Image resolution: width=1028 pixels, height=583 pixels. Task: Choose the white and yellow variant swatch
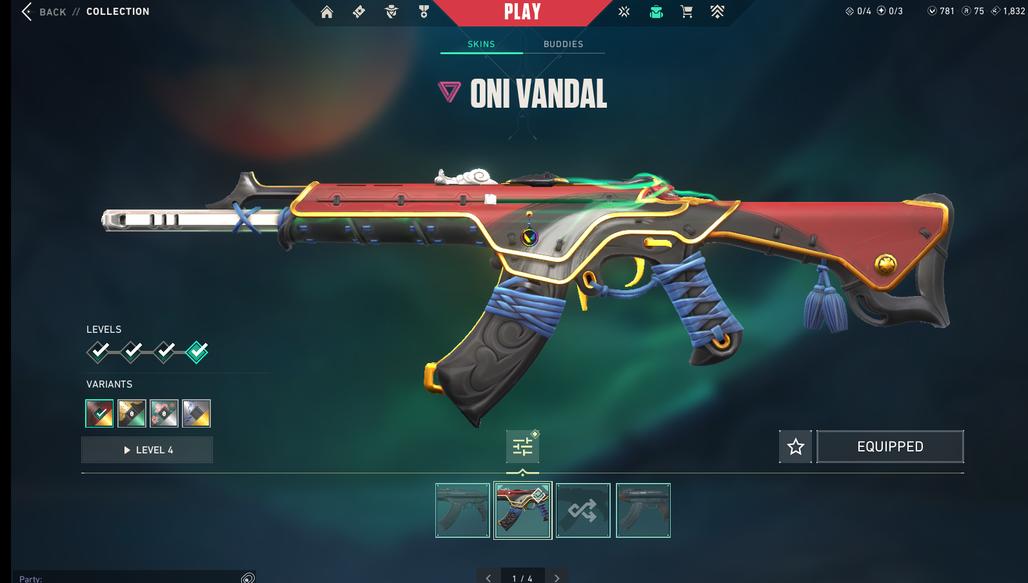click(196, 413)
